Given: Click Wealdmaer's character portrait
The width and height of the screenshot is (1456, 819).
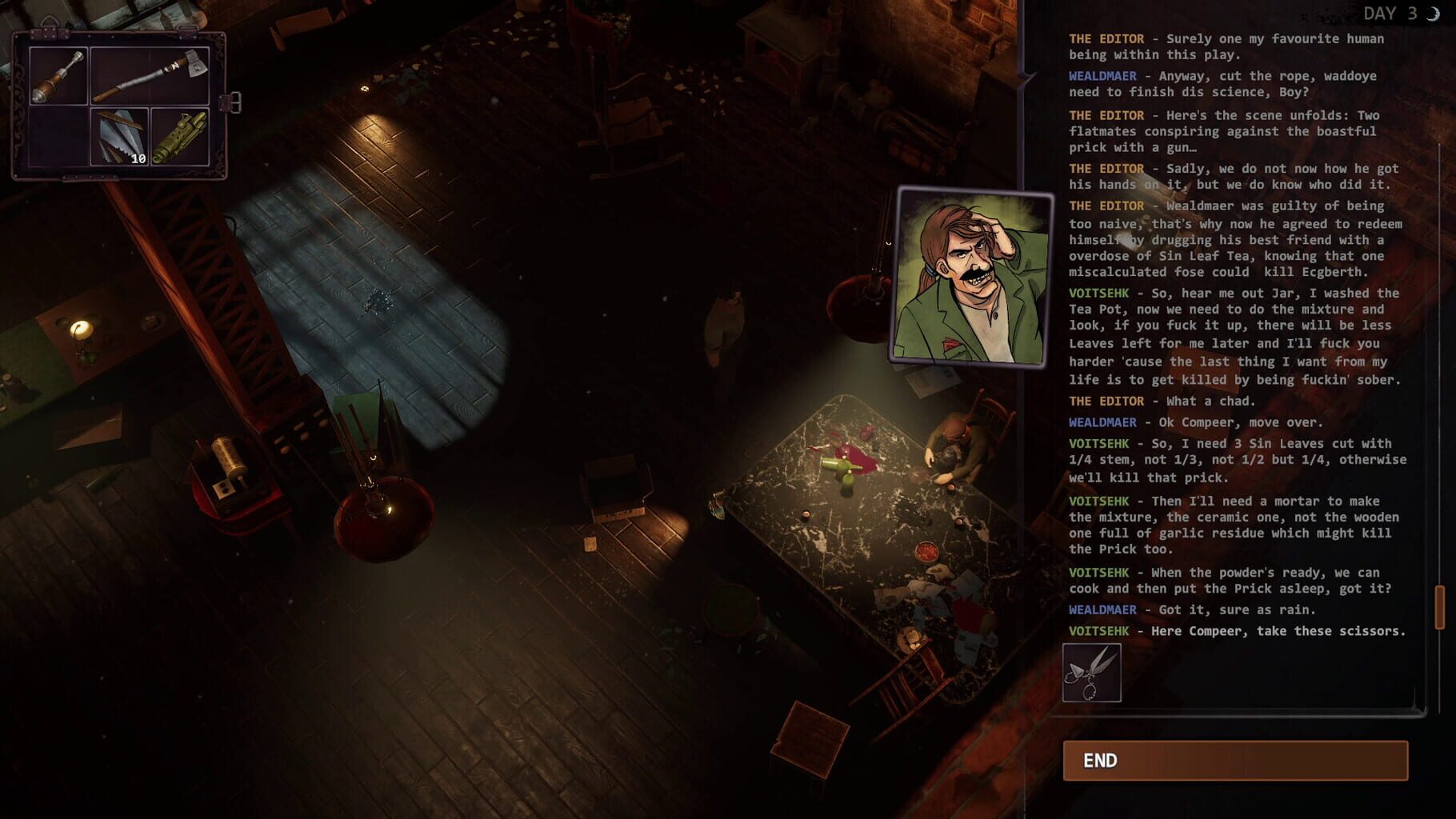Looking at the screenshot, I should click(968, 276).
